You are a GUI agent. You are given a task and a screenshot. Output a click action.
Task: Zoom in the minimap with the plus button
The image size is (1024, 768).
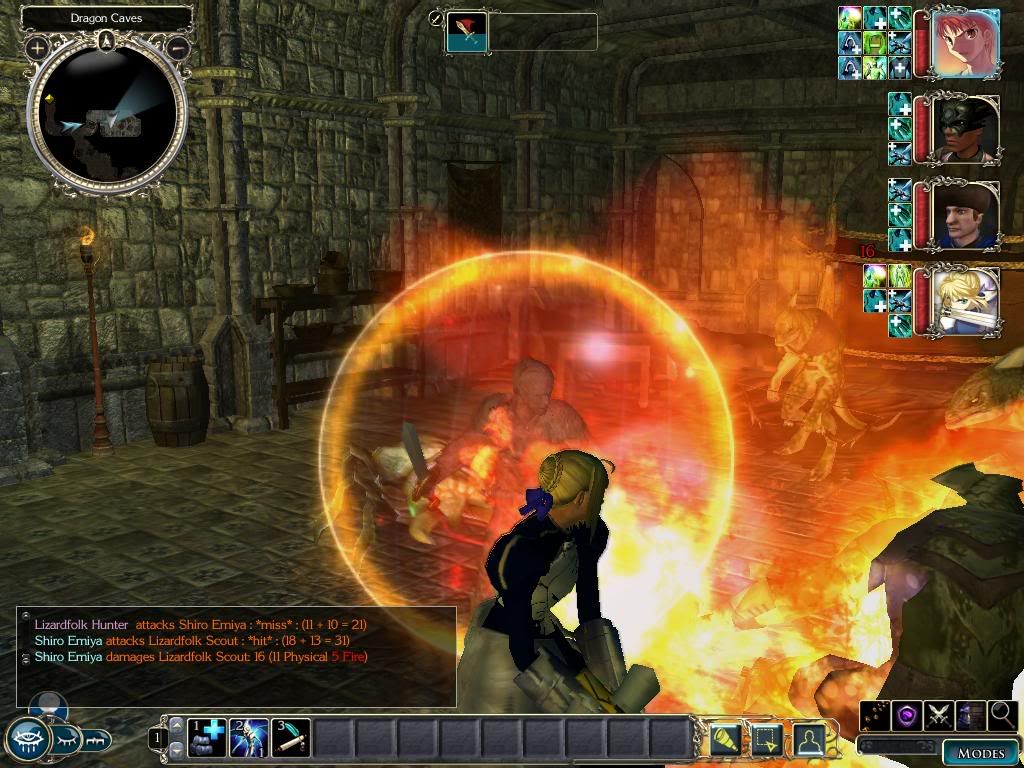(37, 47)
